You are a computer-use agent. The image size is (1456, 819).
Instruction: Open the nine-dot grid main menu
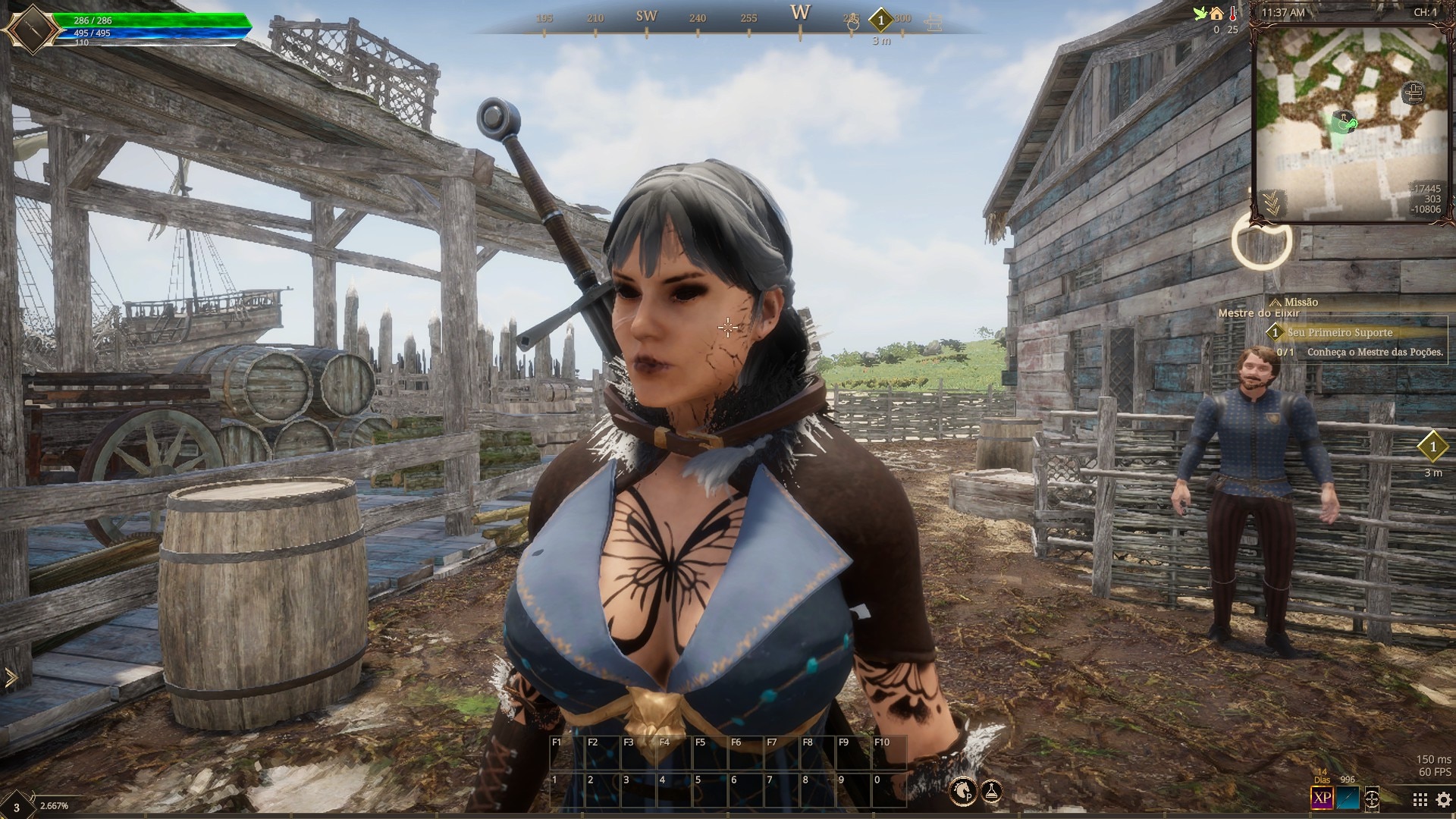click(1420, 799)
